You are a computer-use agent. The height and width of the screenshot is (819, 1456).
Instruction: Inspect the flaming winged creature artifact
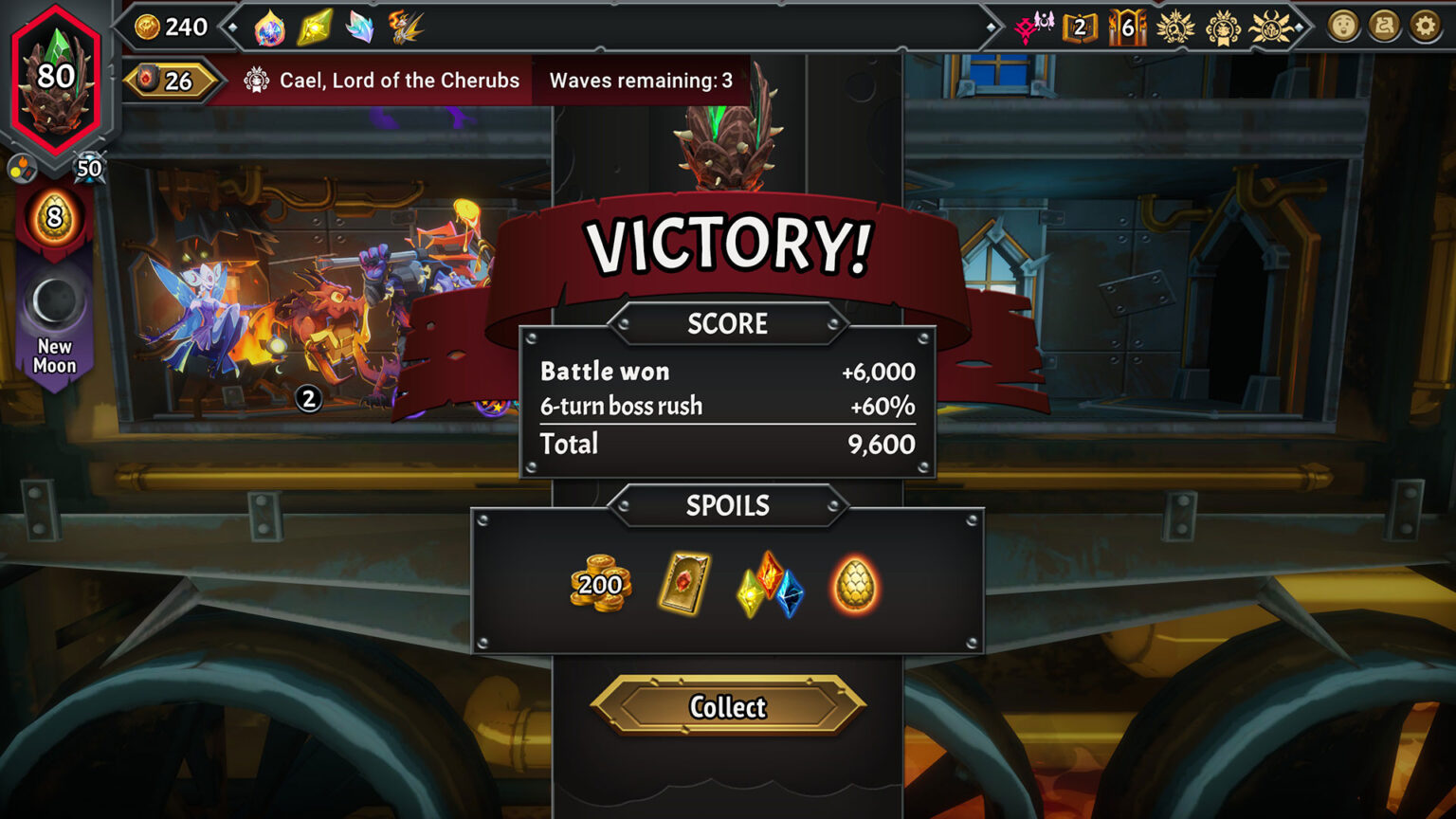[x=406, y=27]
